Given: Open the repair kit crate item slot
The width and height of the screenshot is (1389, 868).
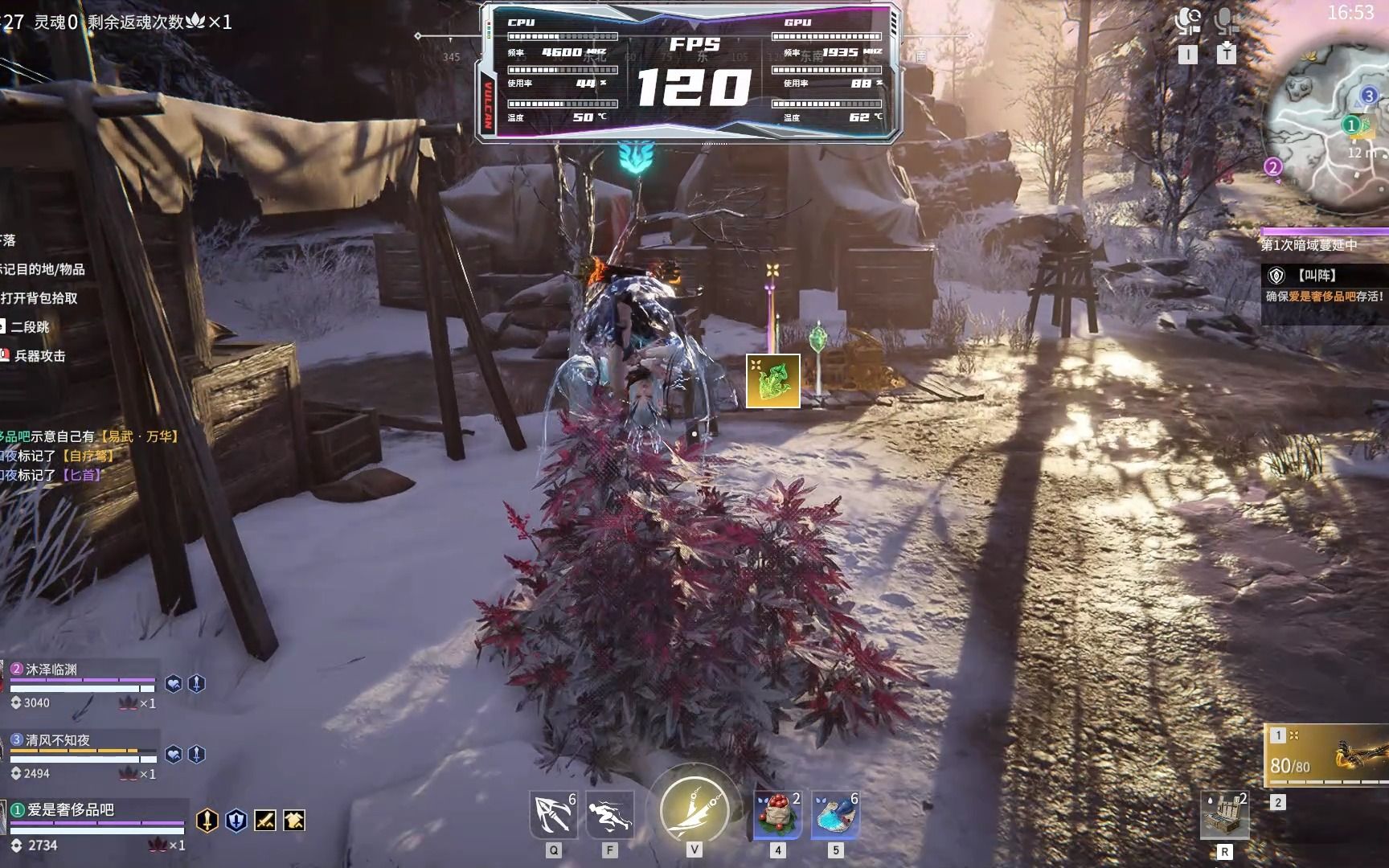Looking at the screenshot, I should [1224, 816].
